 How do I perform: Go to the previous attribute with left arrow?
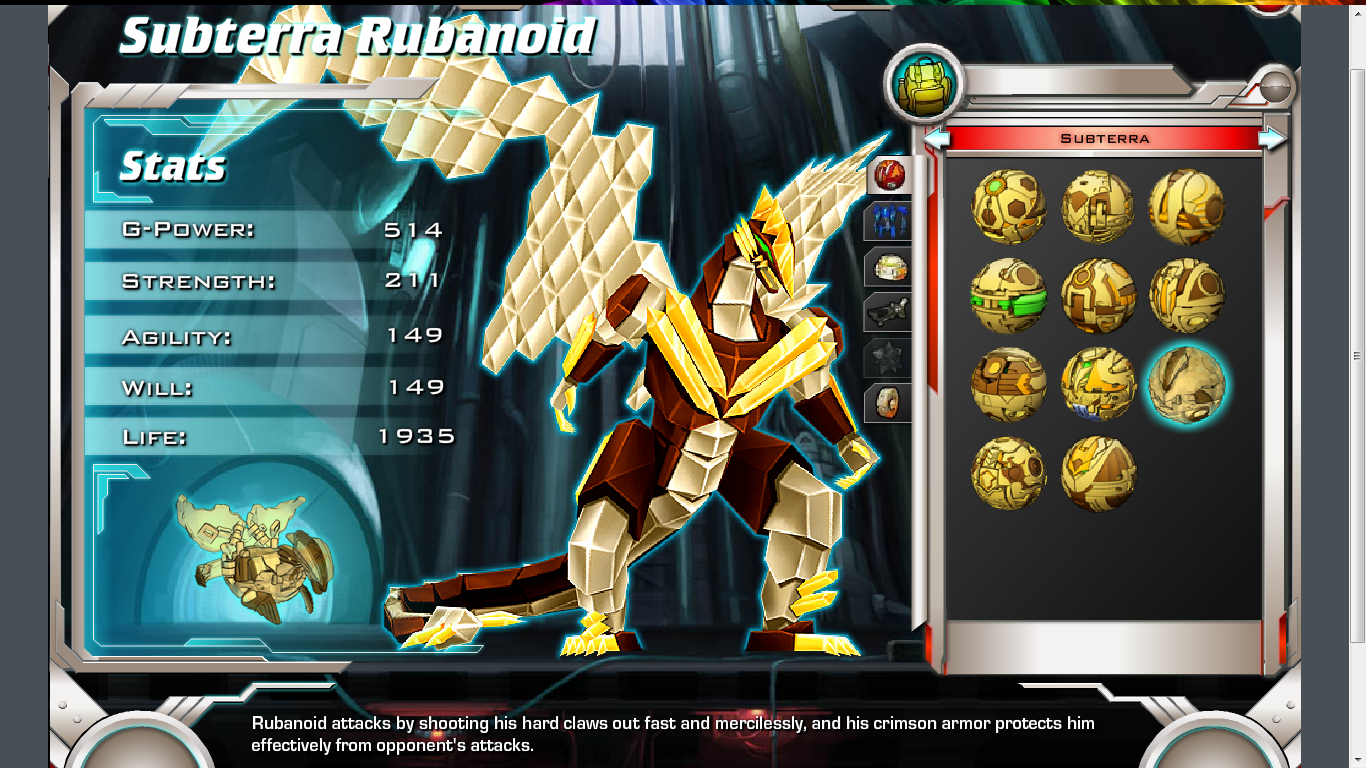point(936,139)
